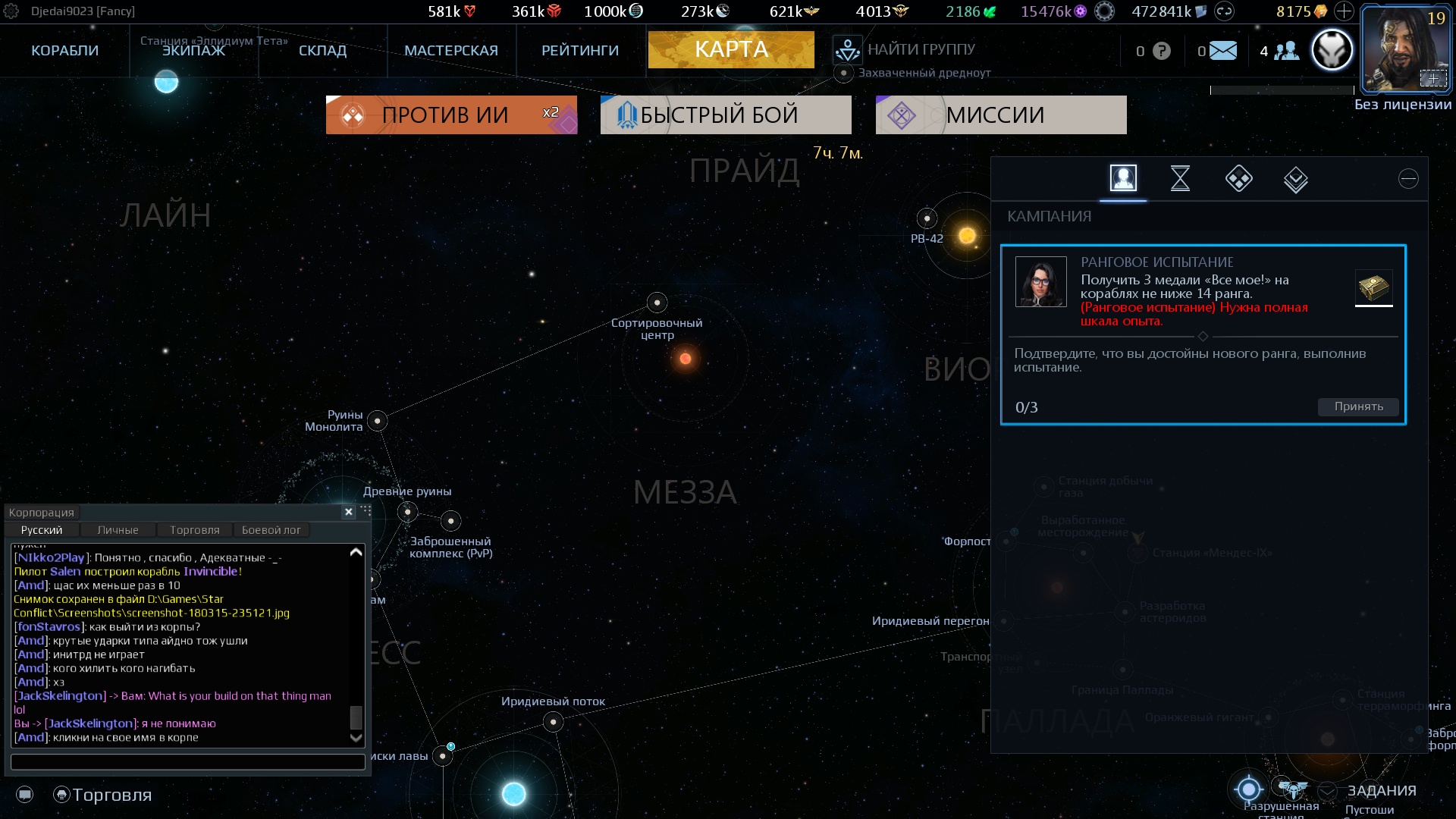The image size is (1456, 819).
Task: Switch chat to Личные tab
Action: coord(118,530)
